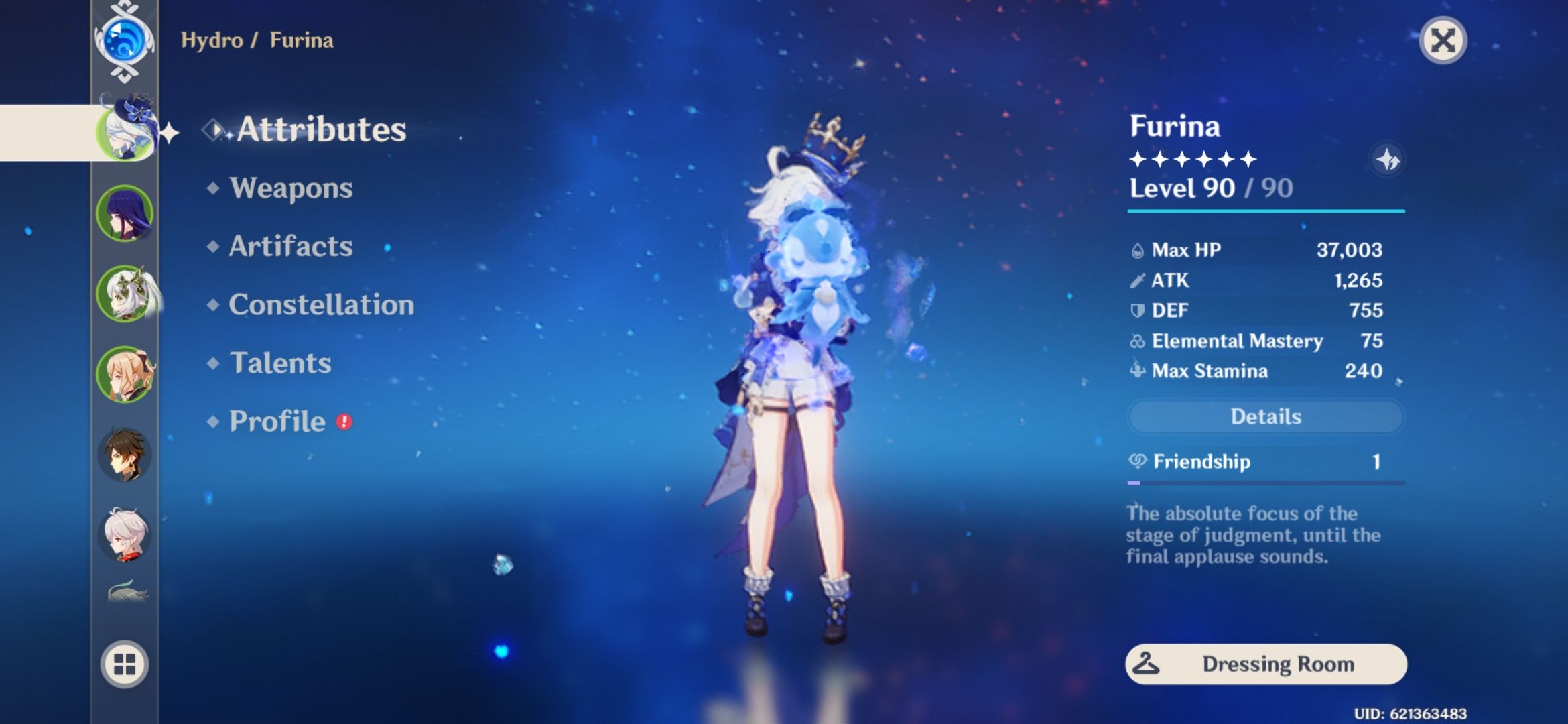Image resolution: width=1568 pixels, height=724 pixels.
Task: Switch to the Artifacts section
Action: [288, 247]
